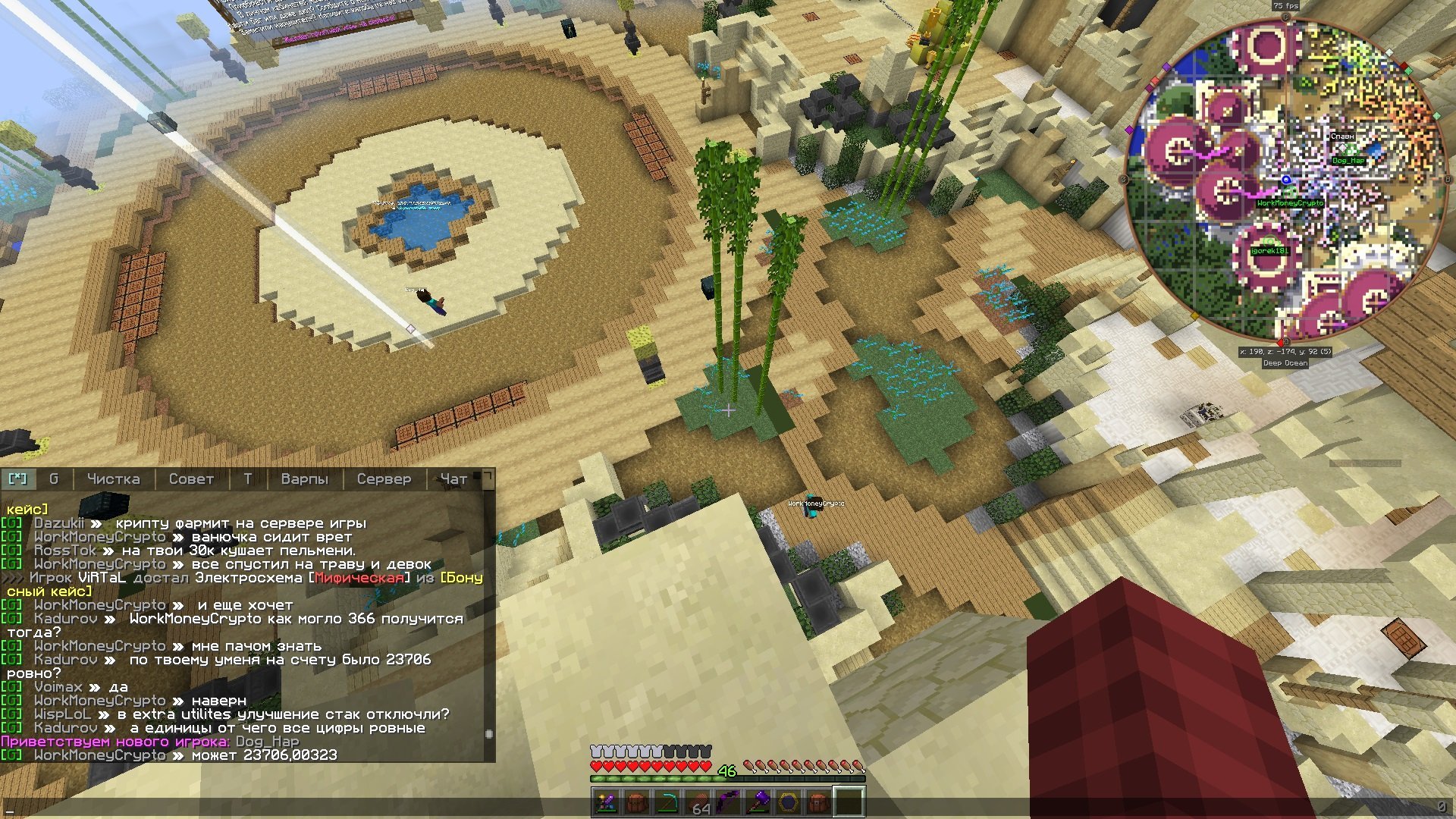Select the purple sword hotbar slot
This screenshot has width=1456, height=819.
point(606,802)
